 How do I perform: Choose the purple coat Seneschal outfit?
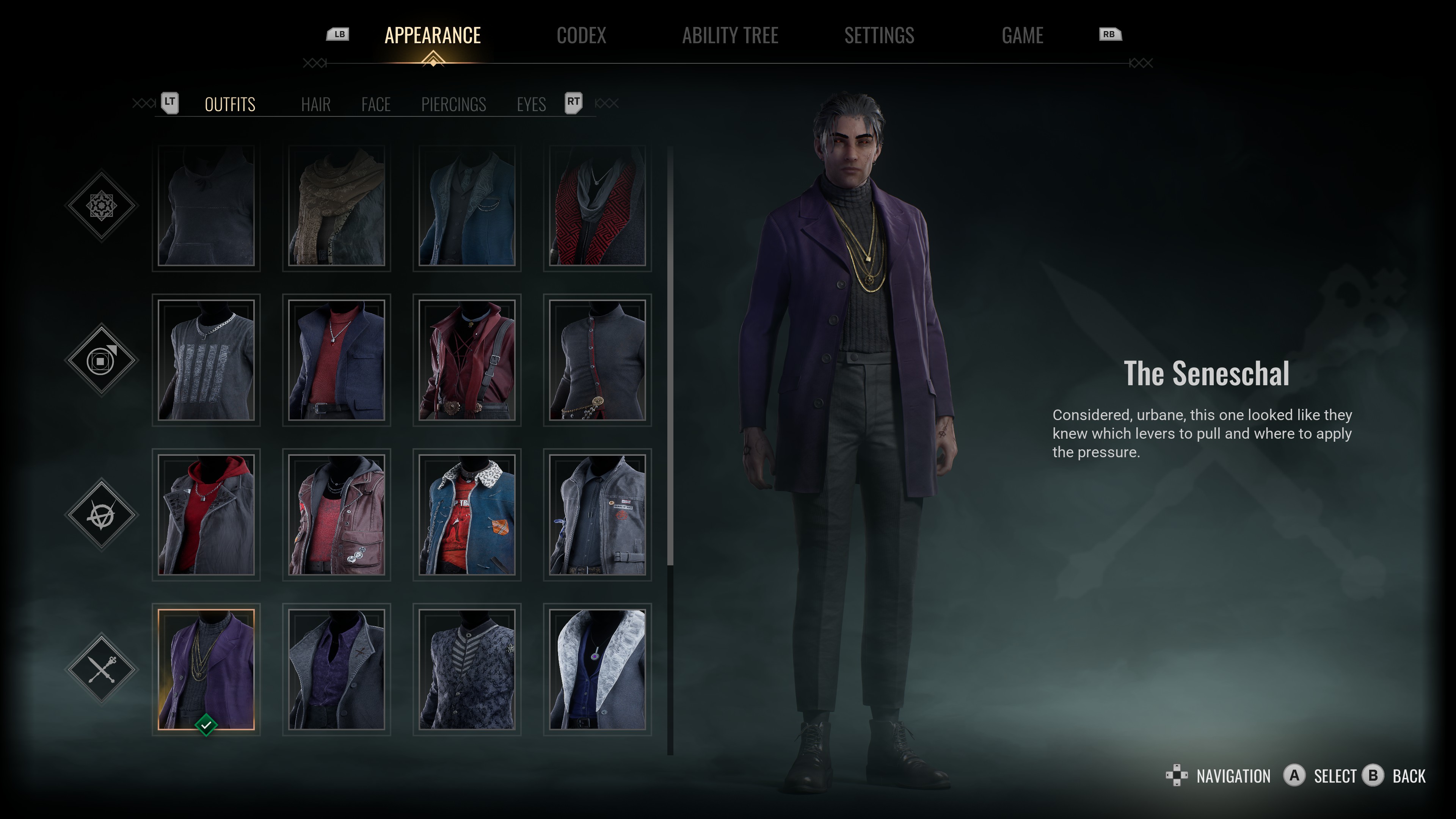[x=206, y=669]
